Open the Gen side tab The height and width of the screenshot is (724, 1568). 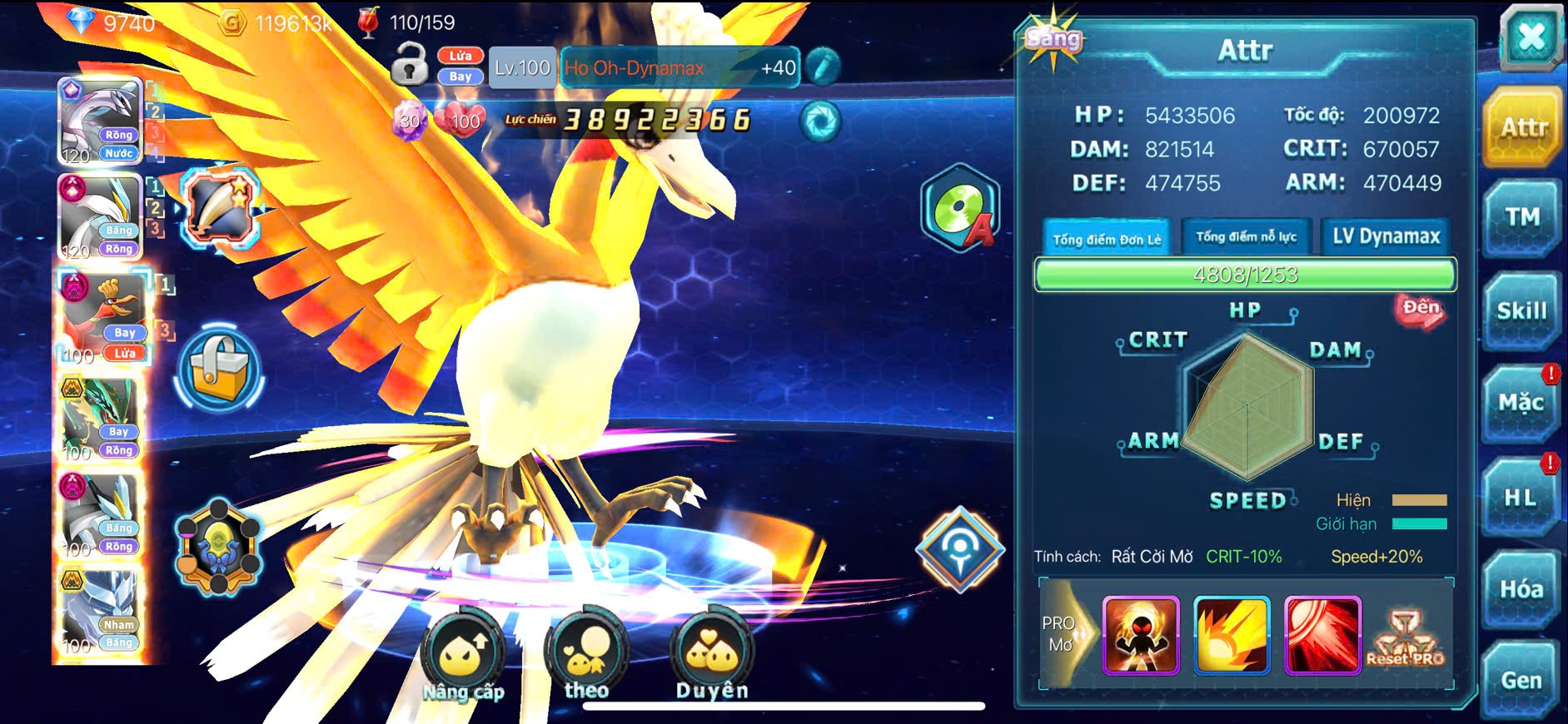[x=1521, y=681]
